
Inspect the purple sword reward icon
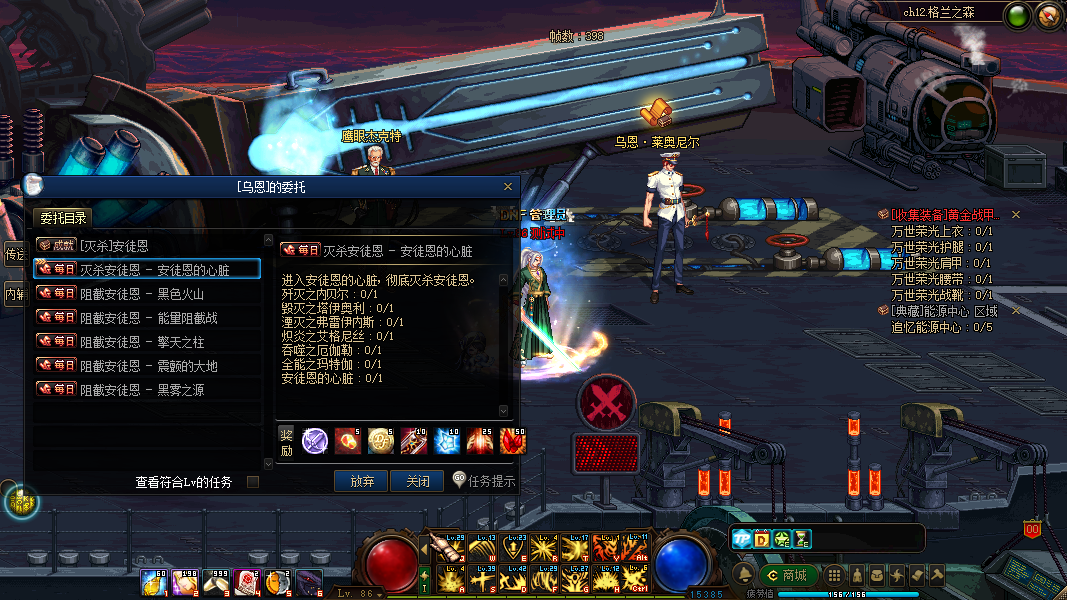click(x=315, y=440)
